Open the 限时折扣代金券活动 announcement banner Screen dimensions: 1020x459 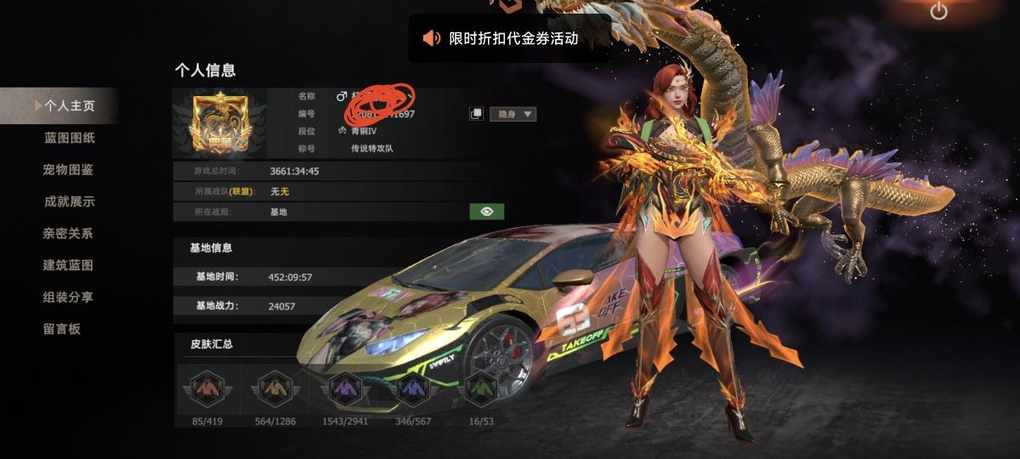click(512, 38)
